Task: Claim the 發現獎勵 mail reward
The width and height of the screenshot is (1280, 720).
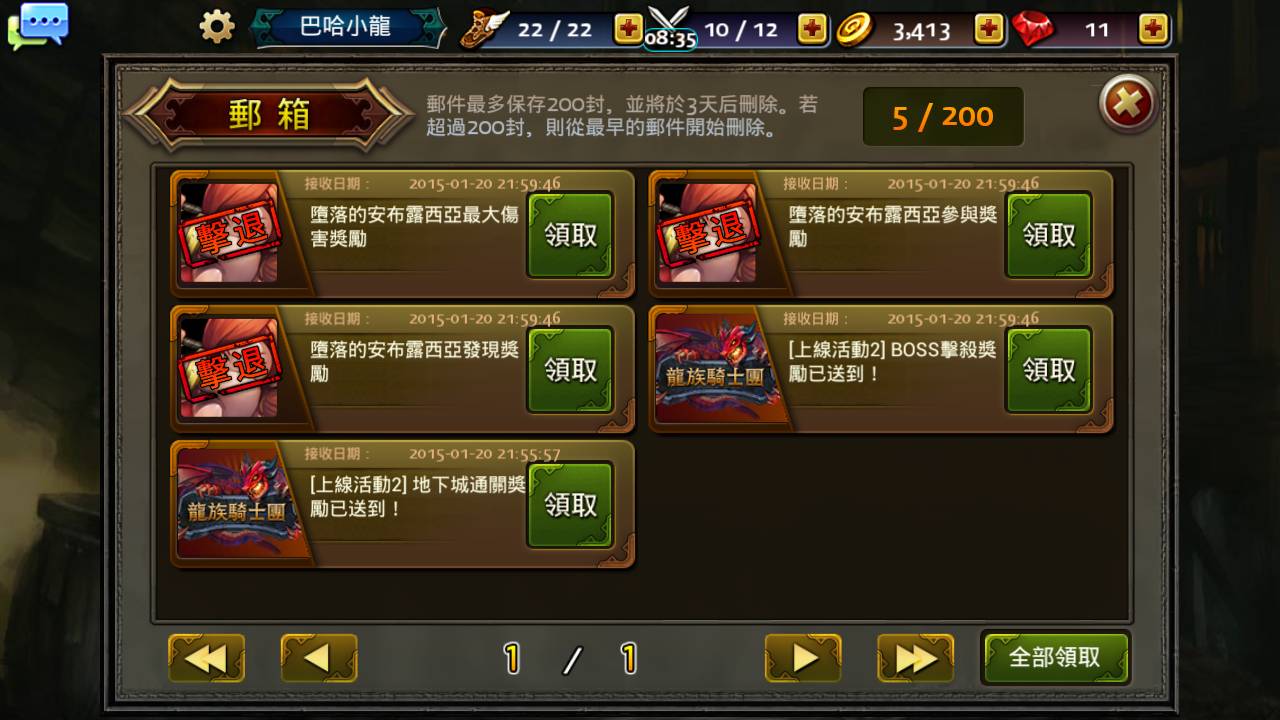Action: pos(570,368)
